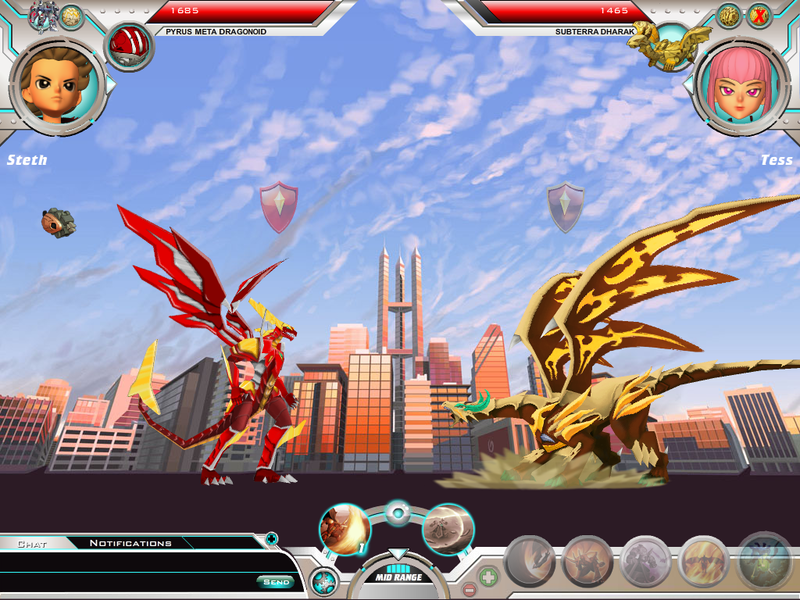Click the round emblem beside the chat box
800x600 pixels.
tap(323, 581)
